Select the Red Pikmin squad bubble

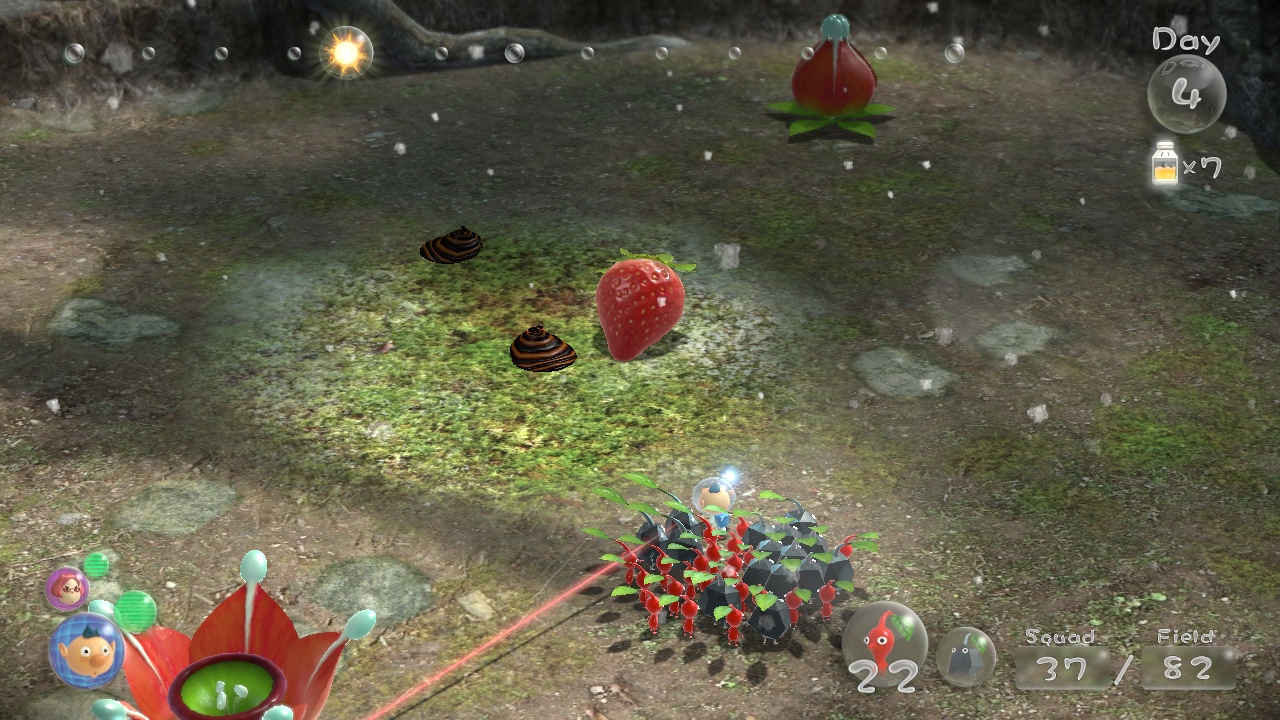(884, 644)
